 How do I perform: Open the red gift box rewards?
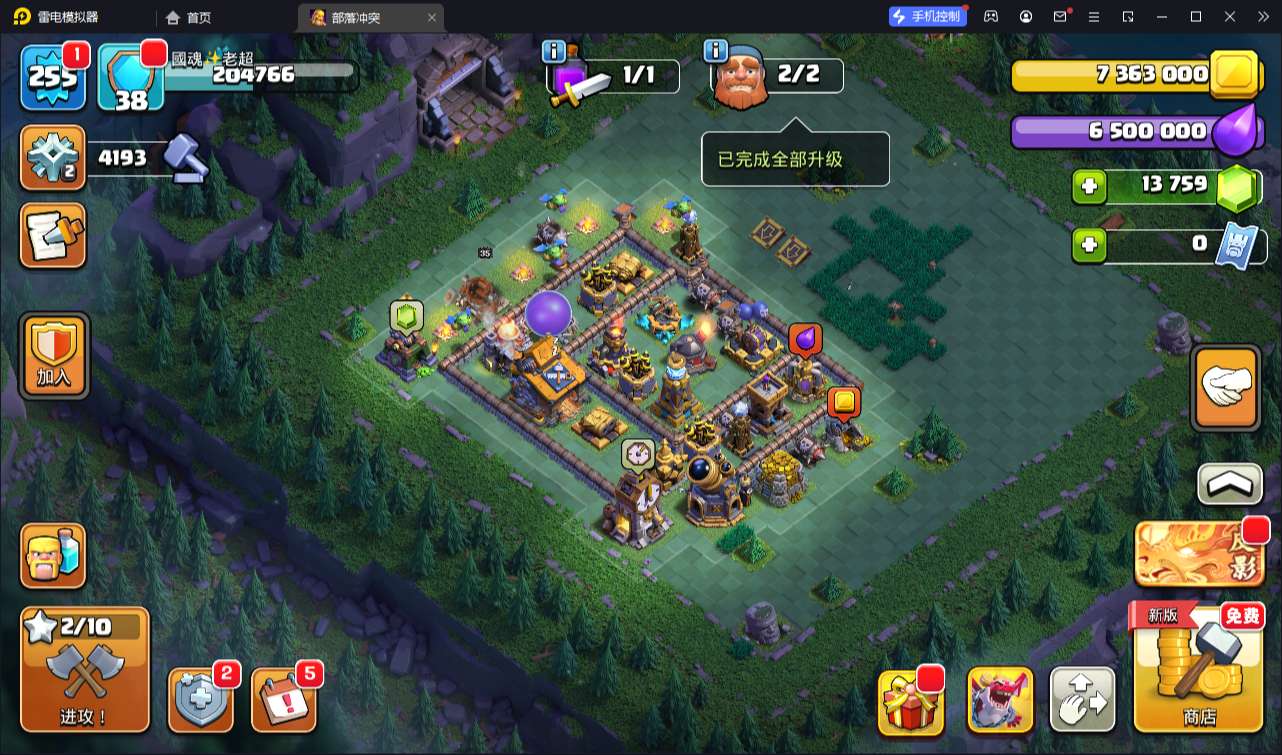coord(910,699)
